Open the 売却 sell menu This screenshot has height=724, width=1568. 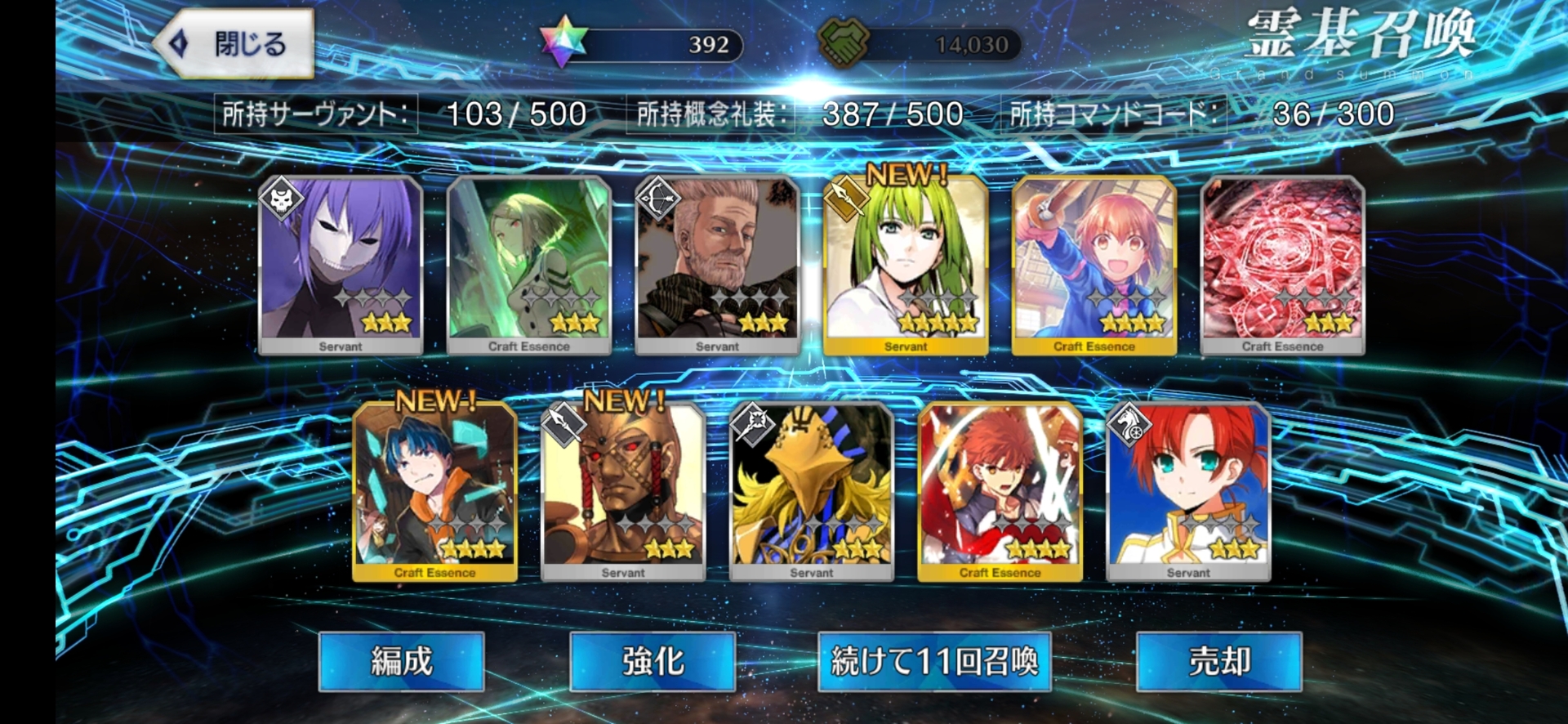[1218, 661]
